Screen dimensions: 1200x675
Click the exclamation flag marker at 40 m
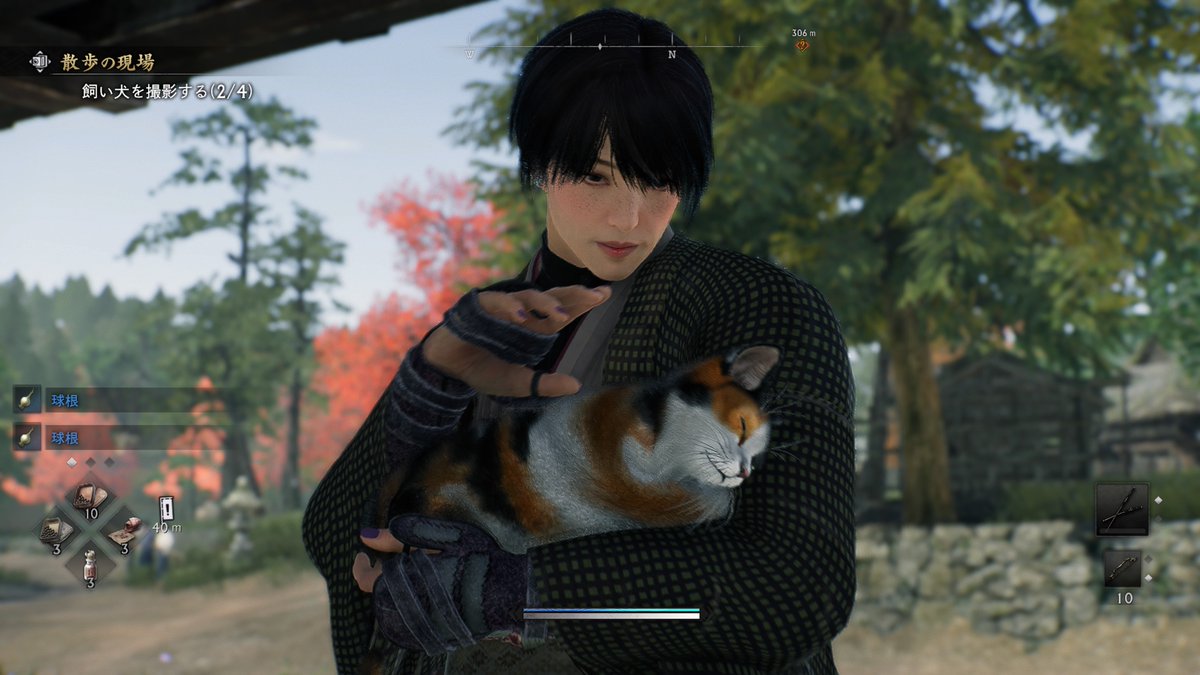click(x=166, y=506)
